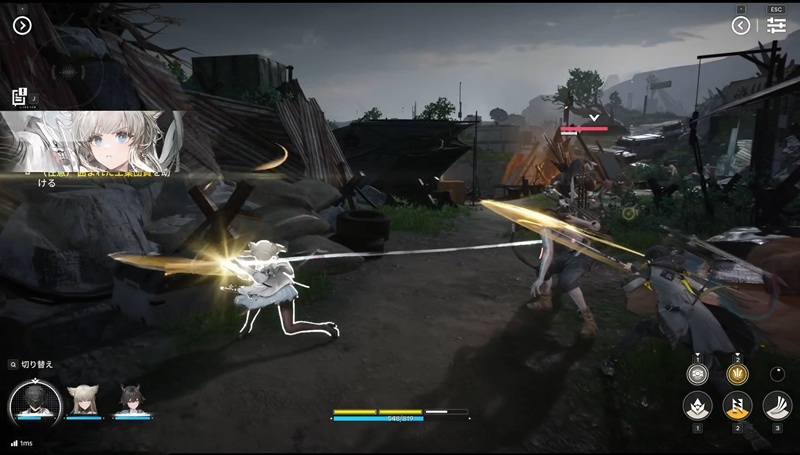Trigger the gold combo skill icon
Viewport: 800px width, 455px height.
[x=738, y=375]
